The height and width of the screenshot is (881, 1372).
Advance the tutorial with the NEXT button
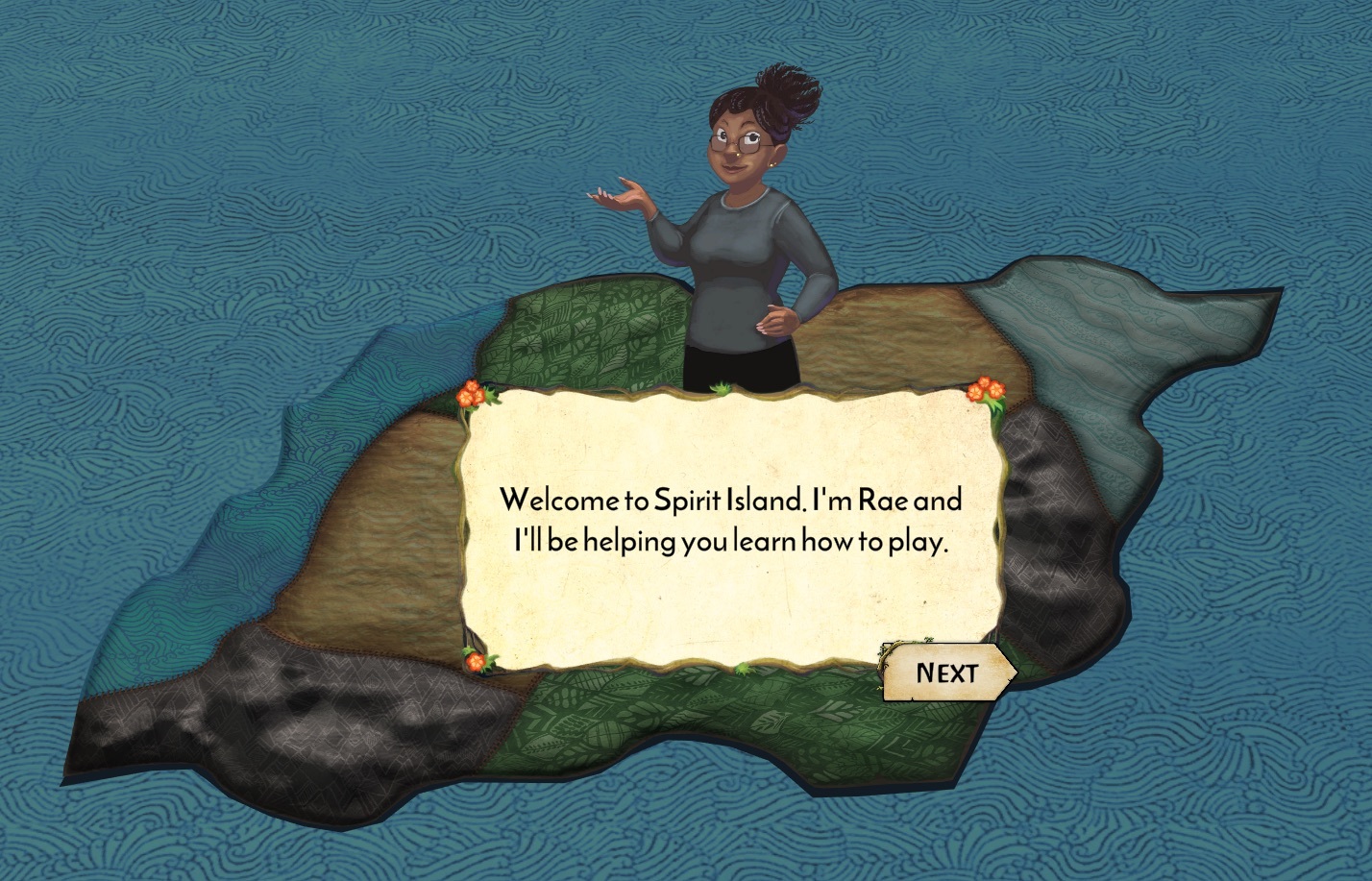coord(946,673)
